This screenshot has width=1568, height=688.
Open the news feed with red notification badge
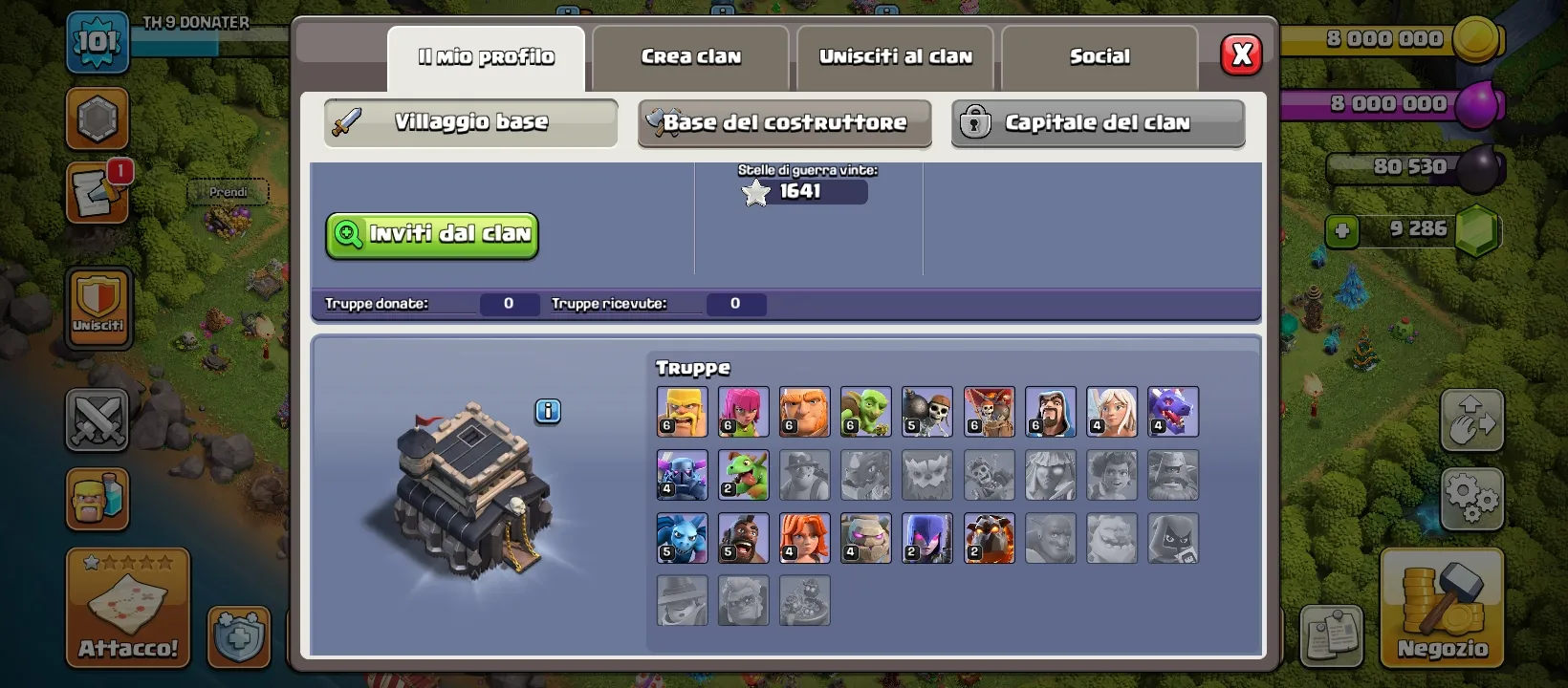click(x=98, y=191)
